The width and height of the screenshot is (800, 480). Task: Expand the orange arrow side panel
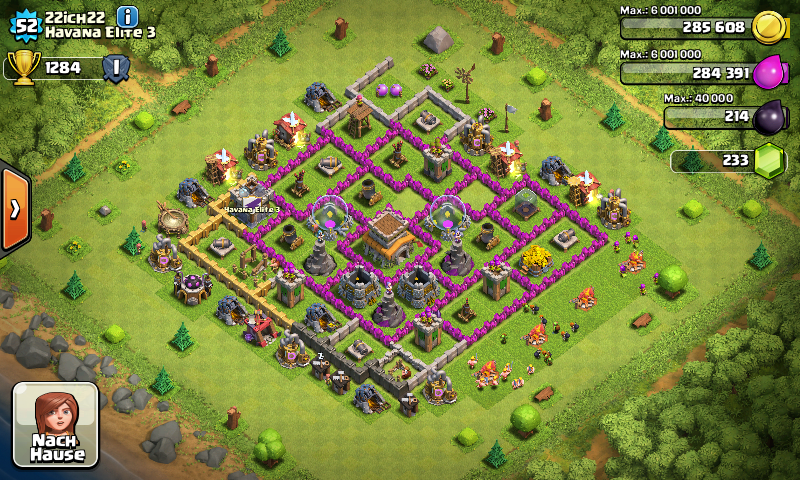coord(15,208)
